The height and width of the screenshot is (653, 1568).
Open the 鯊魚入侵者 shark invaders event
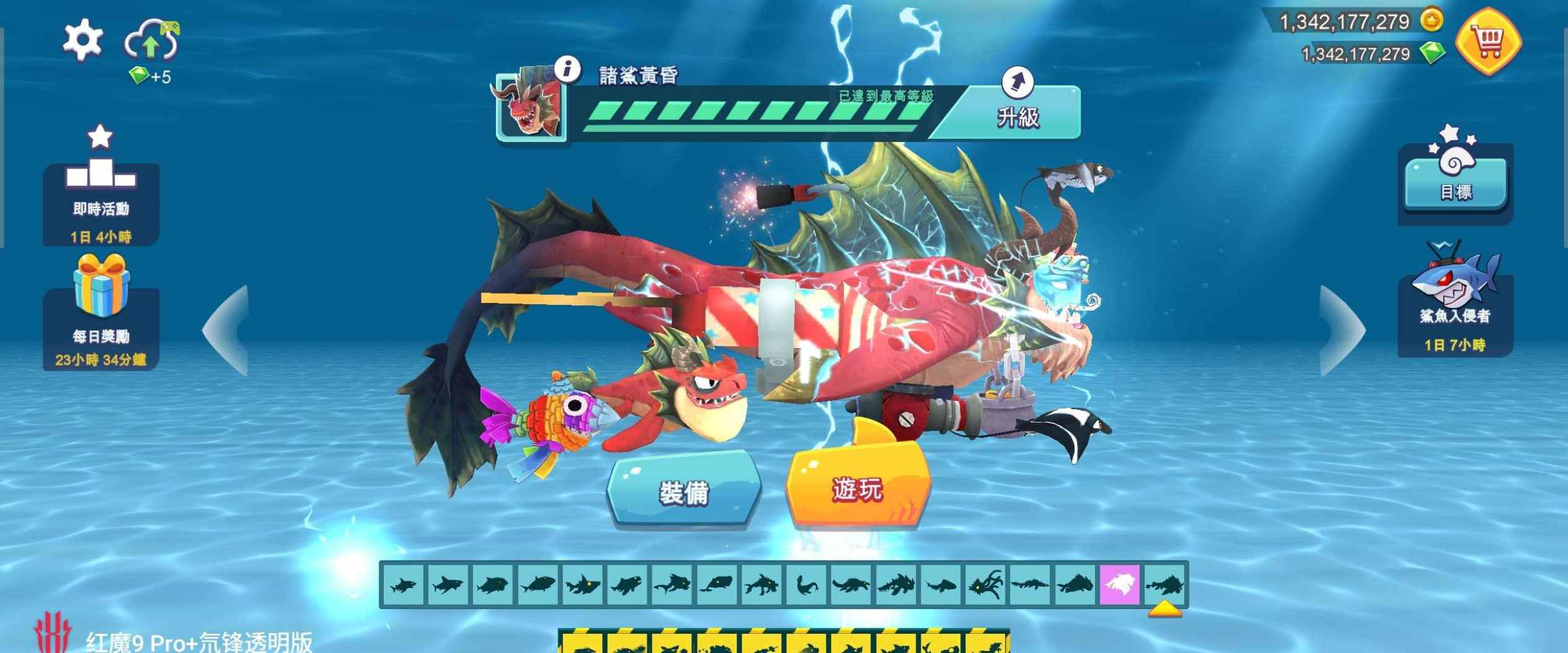tap(1455, 310)
